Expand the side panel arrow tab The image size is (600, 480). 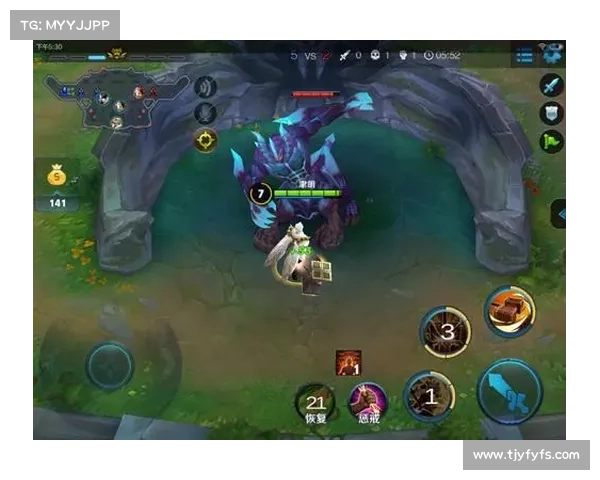[x=559, y=213]
